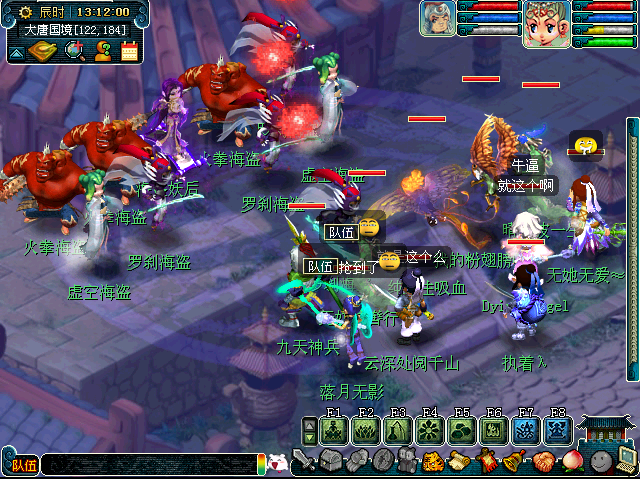Open the scroll quest icon
Screen dimensions: 640x479
click(x=459, y=462)
